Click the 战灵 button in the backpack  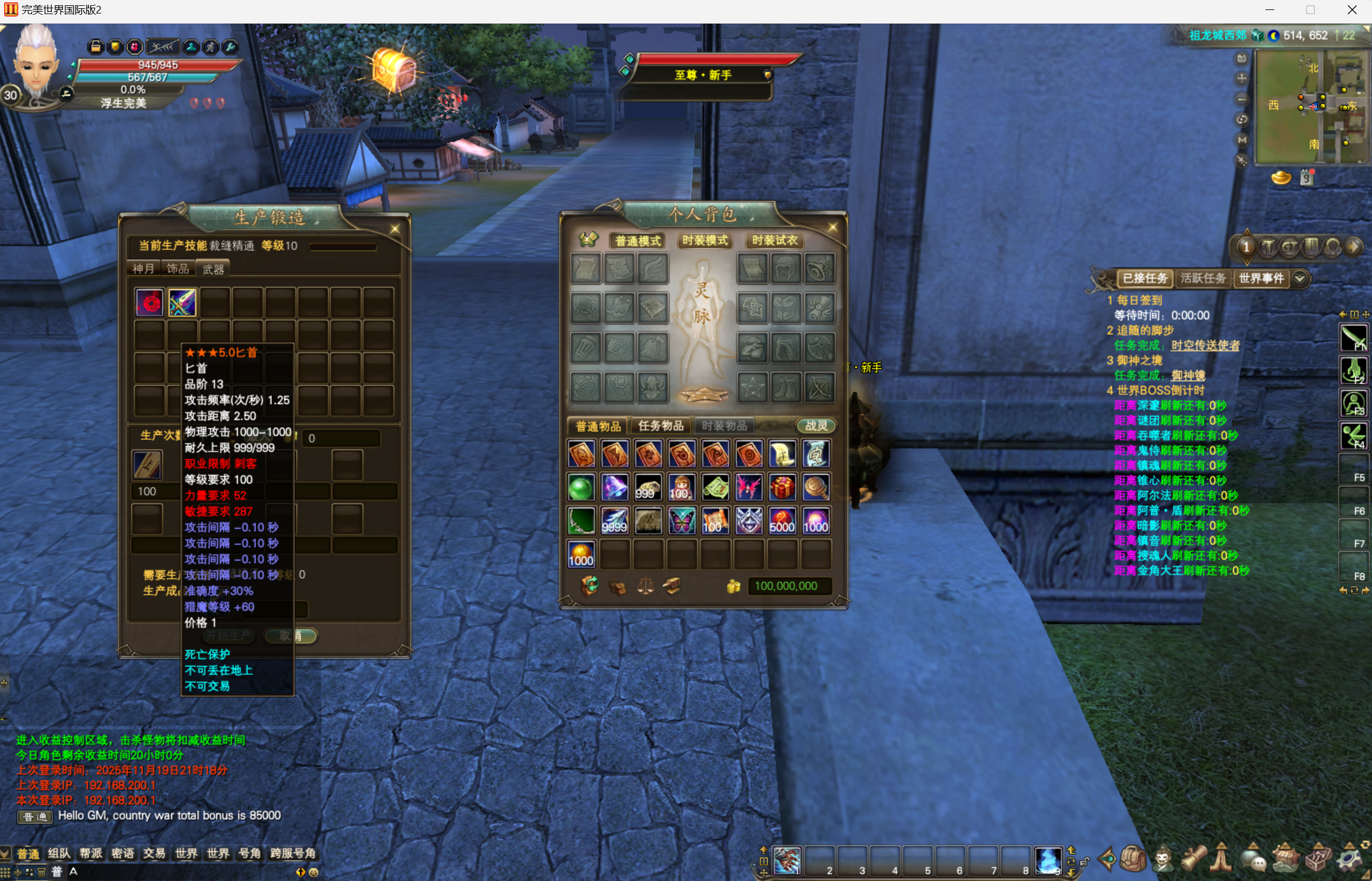(816, 425)
